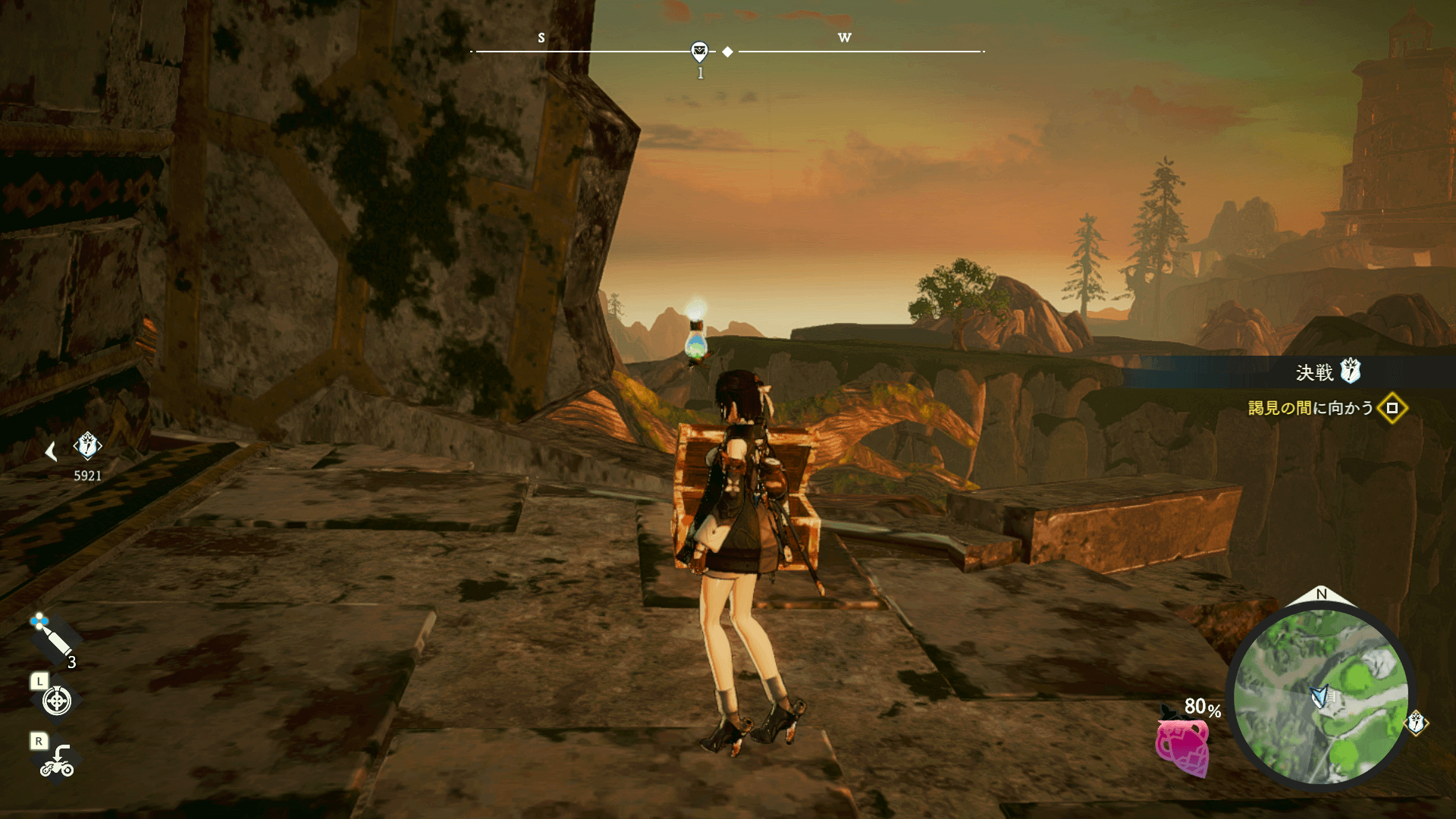The height and width of the screenshot is (819, 1456).
Task: Click the quest marker on the compass bar
Action: pos(699,52)
